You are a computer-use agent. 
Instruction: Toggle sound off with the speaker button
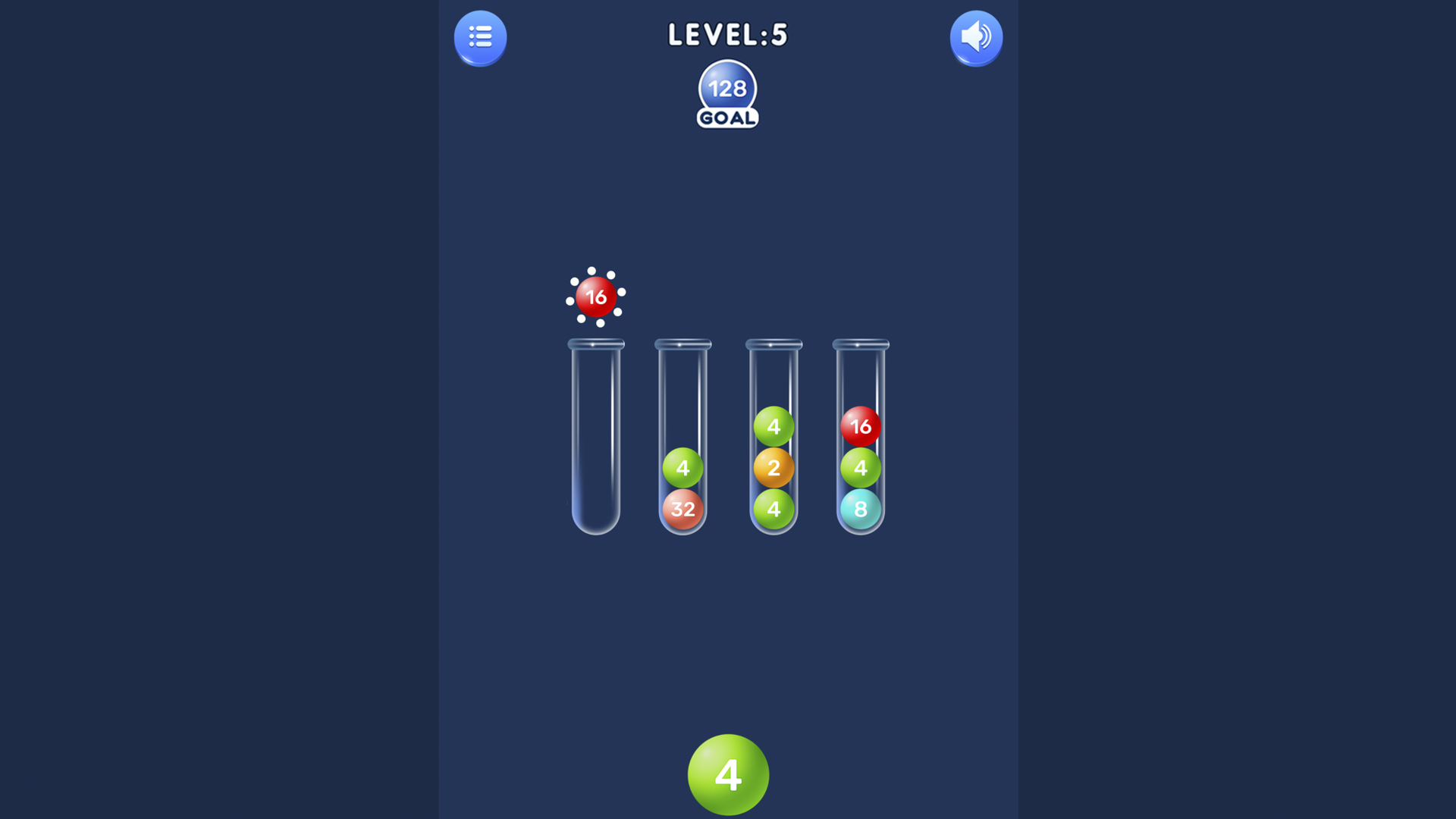click(x=976, y=37)
